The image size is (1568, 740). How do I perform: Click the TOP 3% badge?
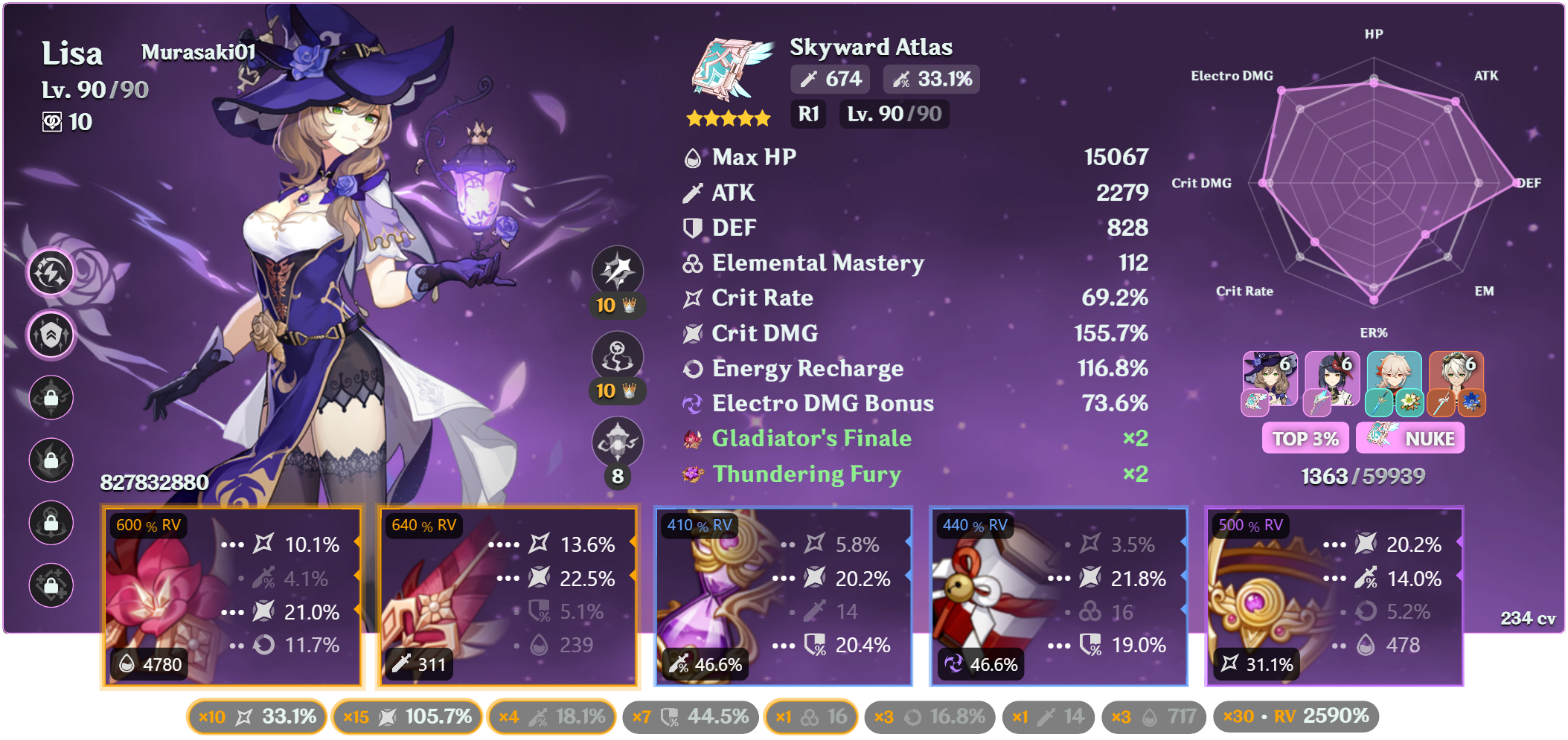pos(1305,438)
